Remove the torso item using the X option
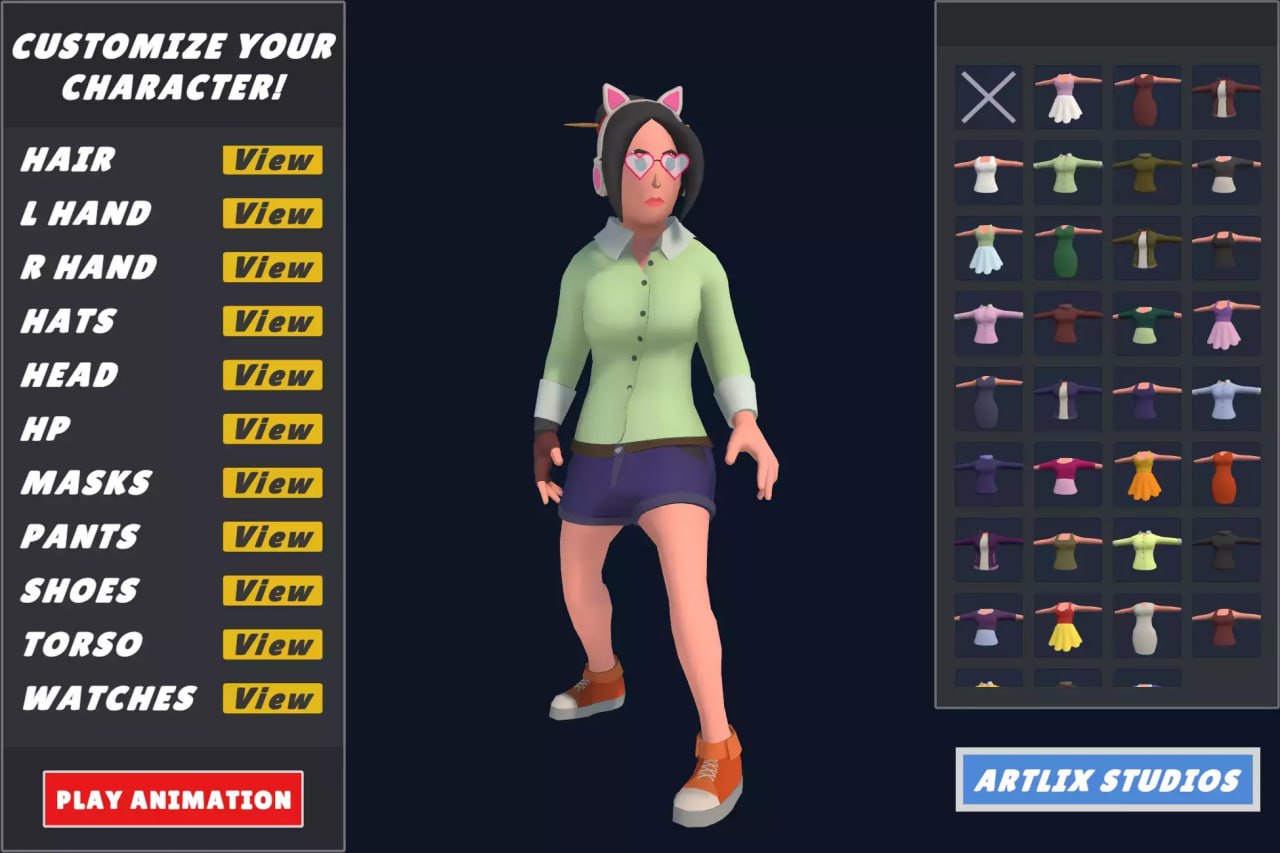This screenshot has height=853, width=1280. point(988,97)
